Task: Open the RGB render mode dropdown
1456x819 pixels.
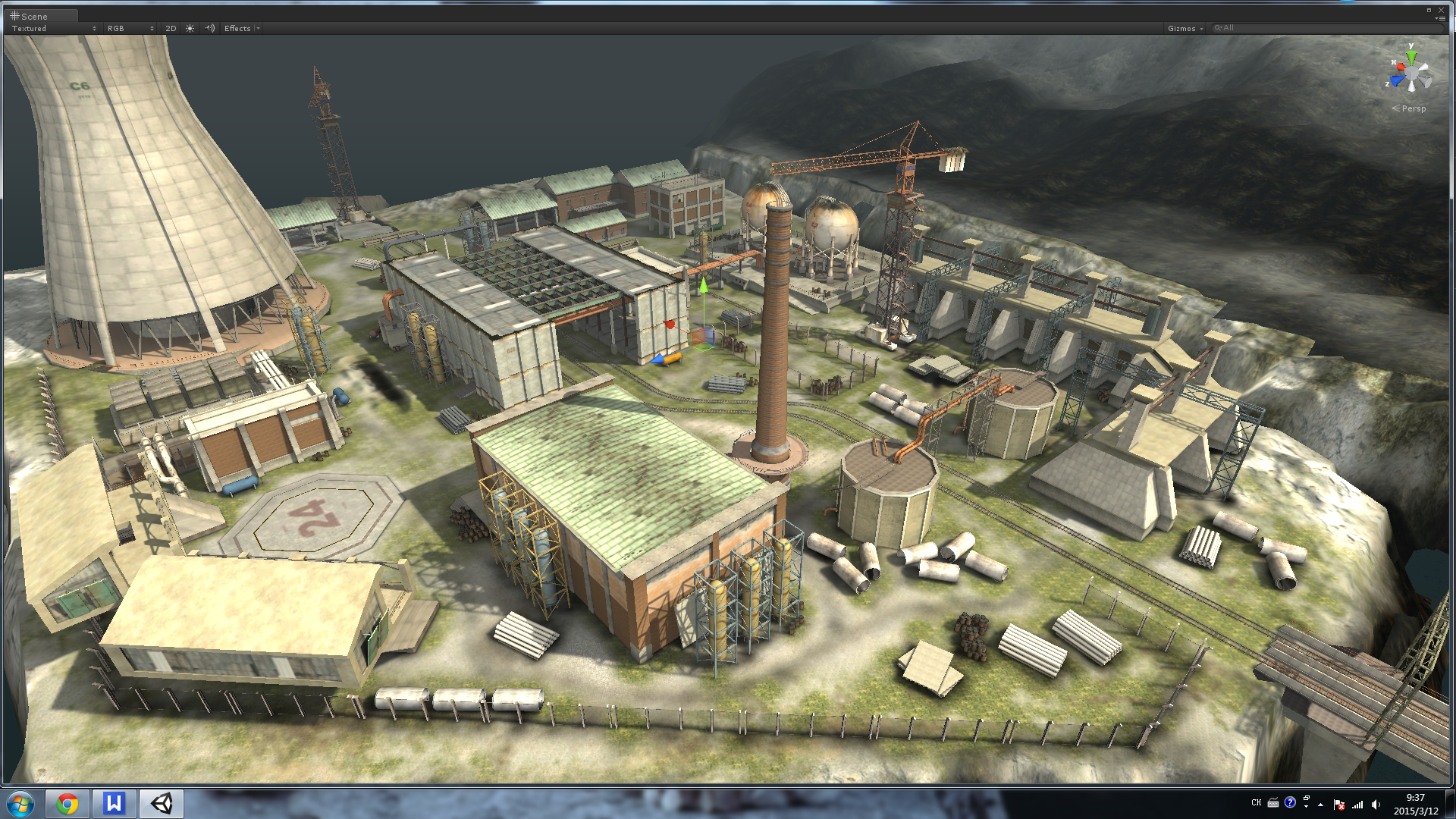Action: 130,28
